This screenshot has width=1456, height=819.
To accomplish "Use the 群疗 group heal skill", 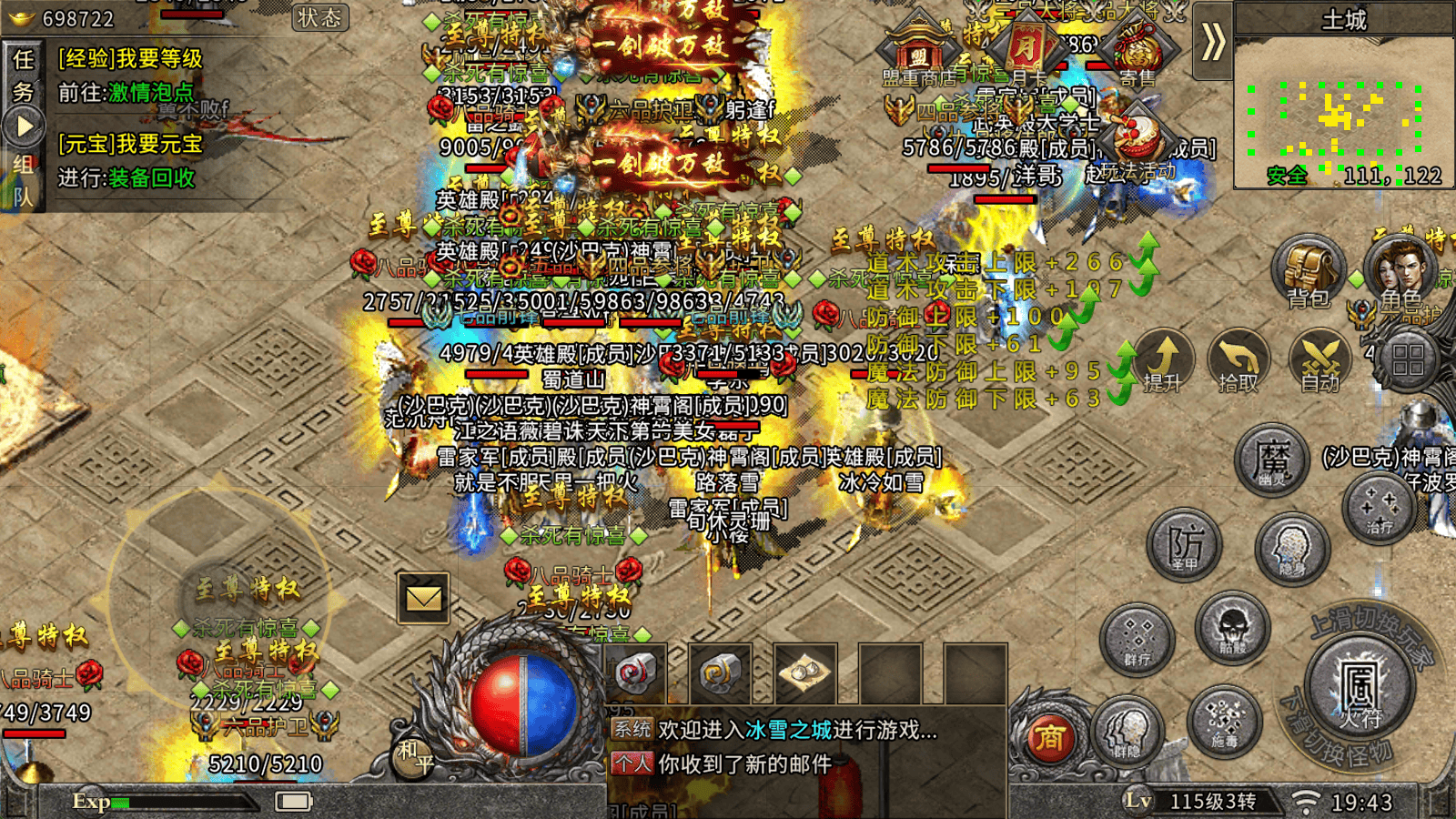I will 1137,637.
